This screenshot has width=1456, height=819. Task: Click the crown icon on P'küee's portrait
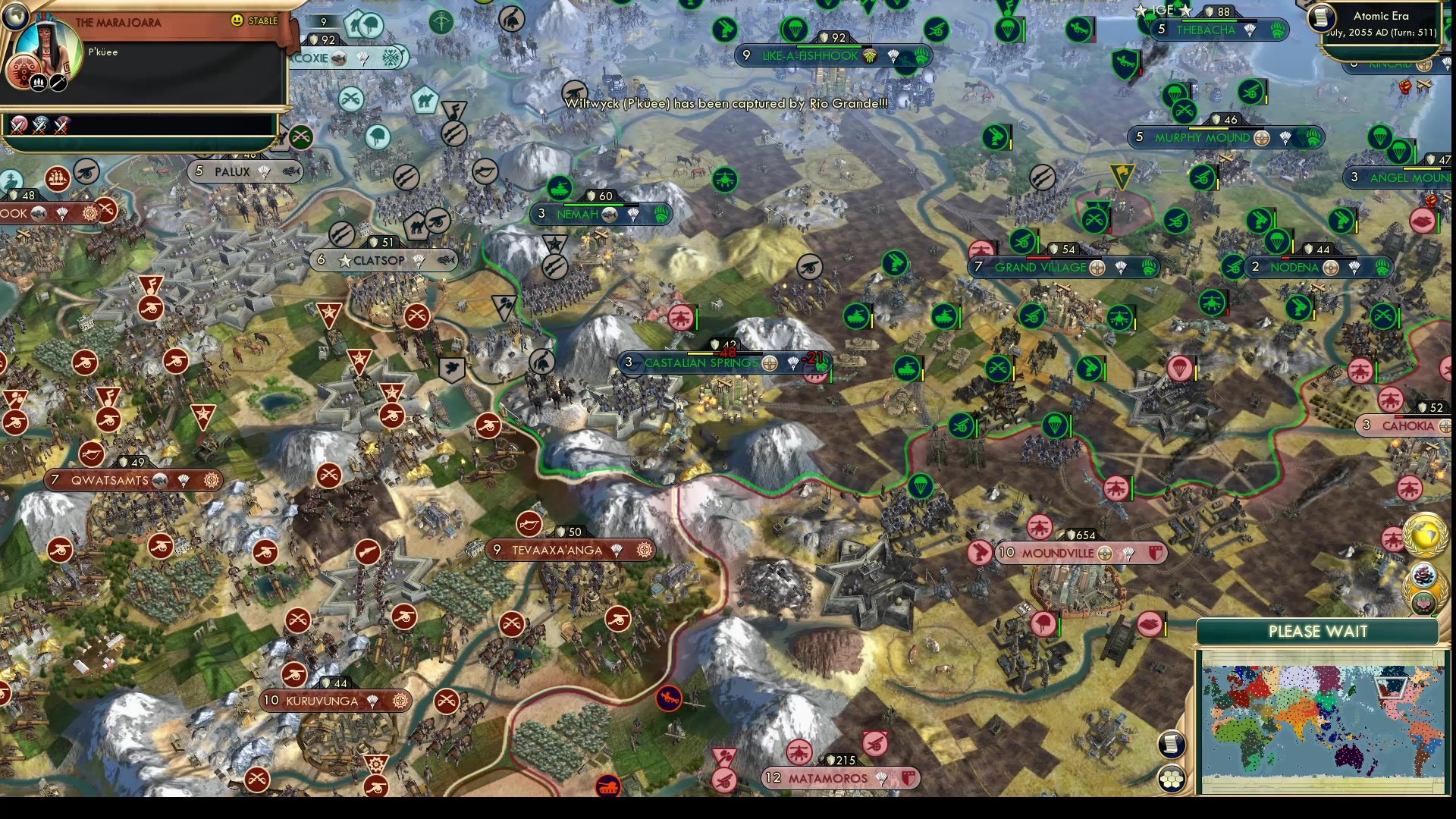click(38, 83)
